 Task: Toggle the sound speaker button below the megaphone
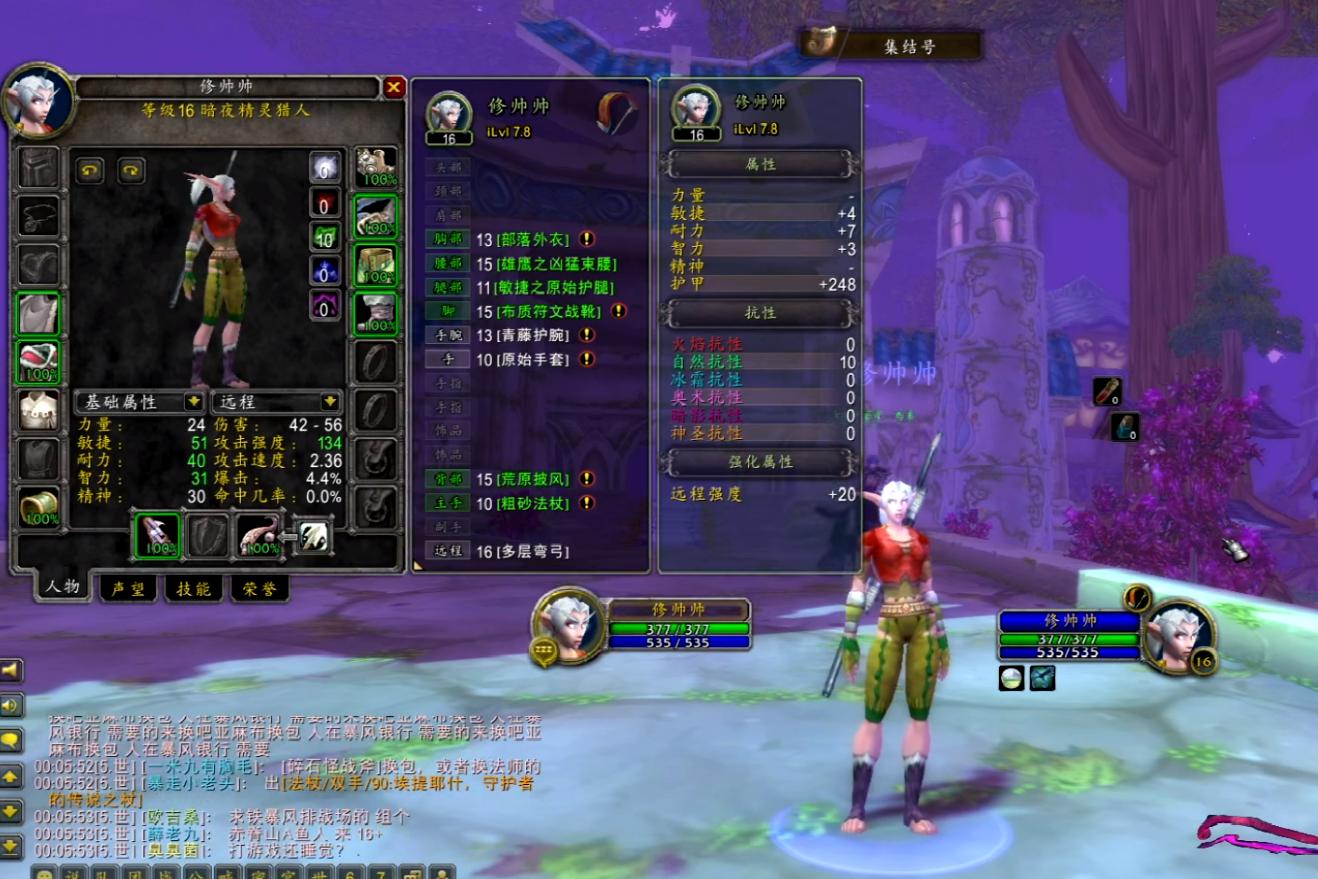coord(14,702)
